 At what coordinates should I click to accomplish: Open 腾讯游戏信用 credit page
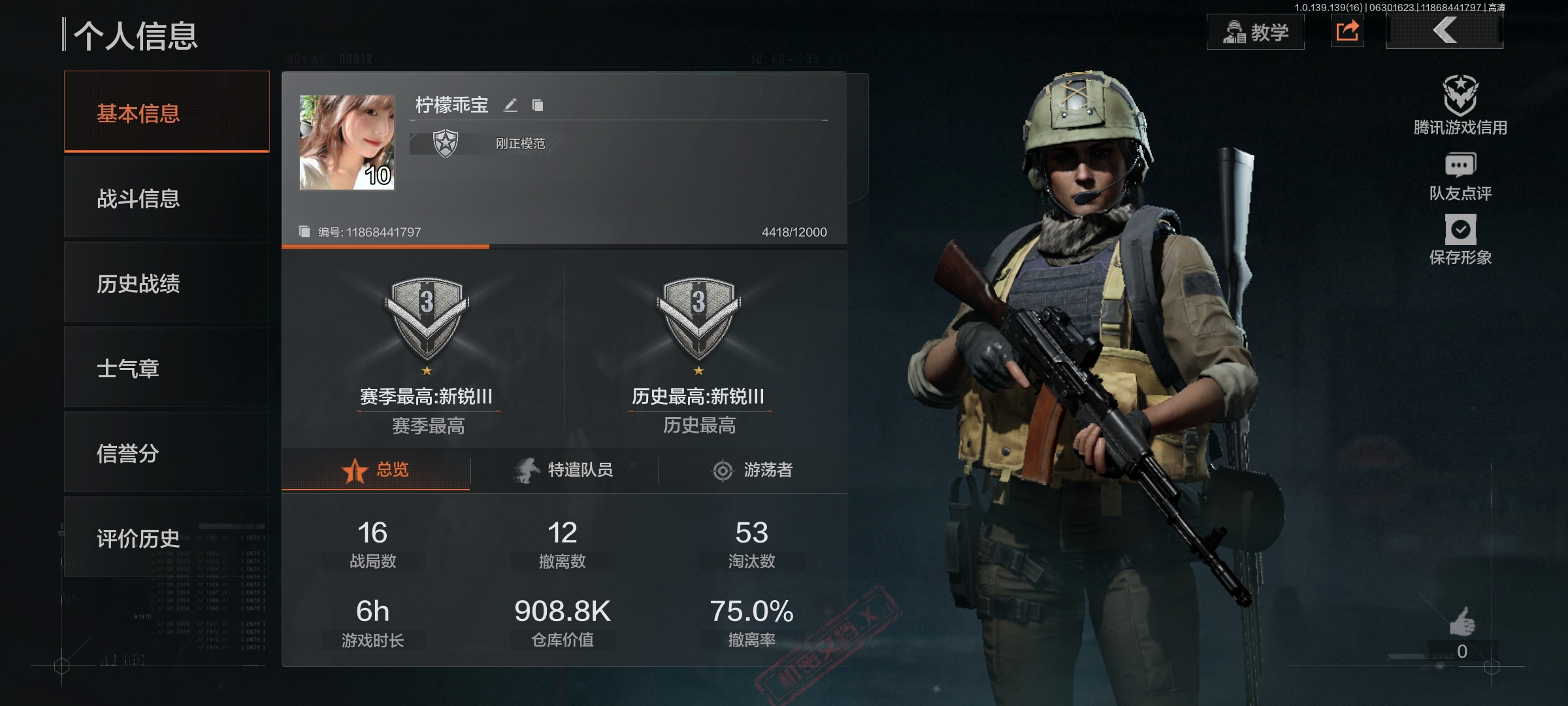pyautogui.click(x=1460, y=106)
